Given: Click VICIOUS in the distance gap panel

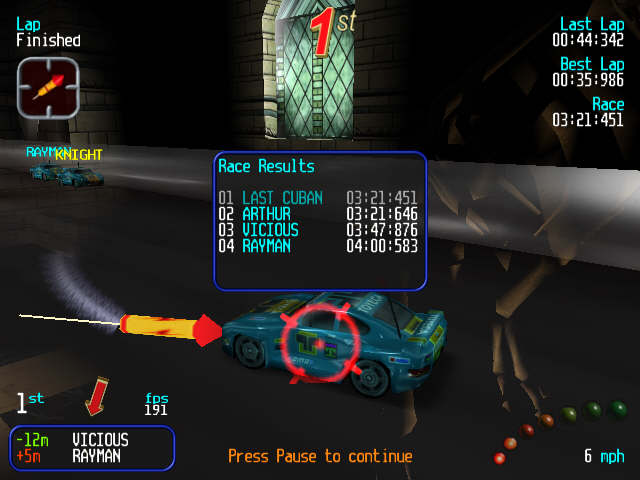Looking at the screenshot, I should point(100,440).
